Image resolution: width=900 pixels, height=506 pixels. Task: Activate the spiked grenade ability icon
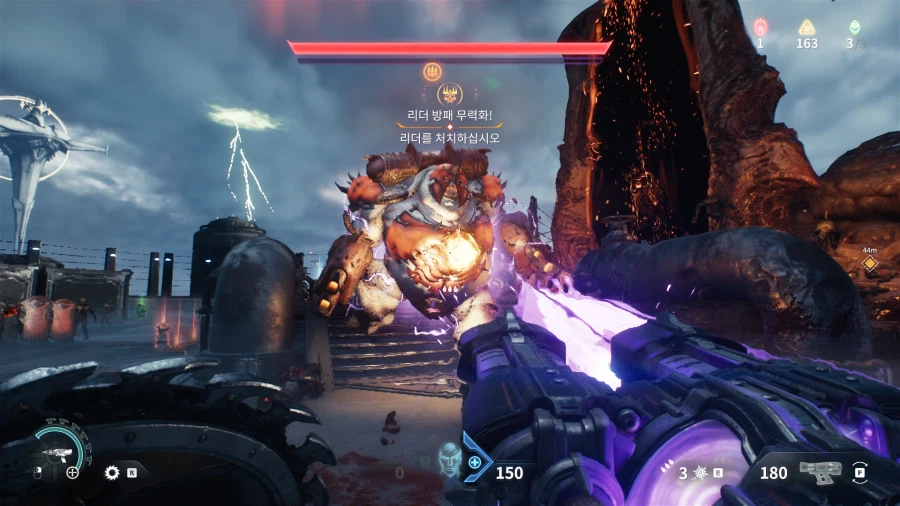point(698,472)
